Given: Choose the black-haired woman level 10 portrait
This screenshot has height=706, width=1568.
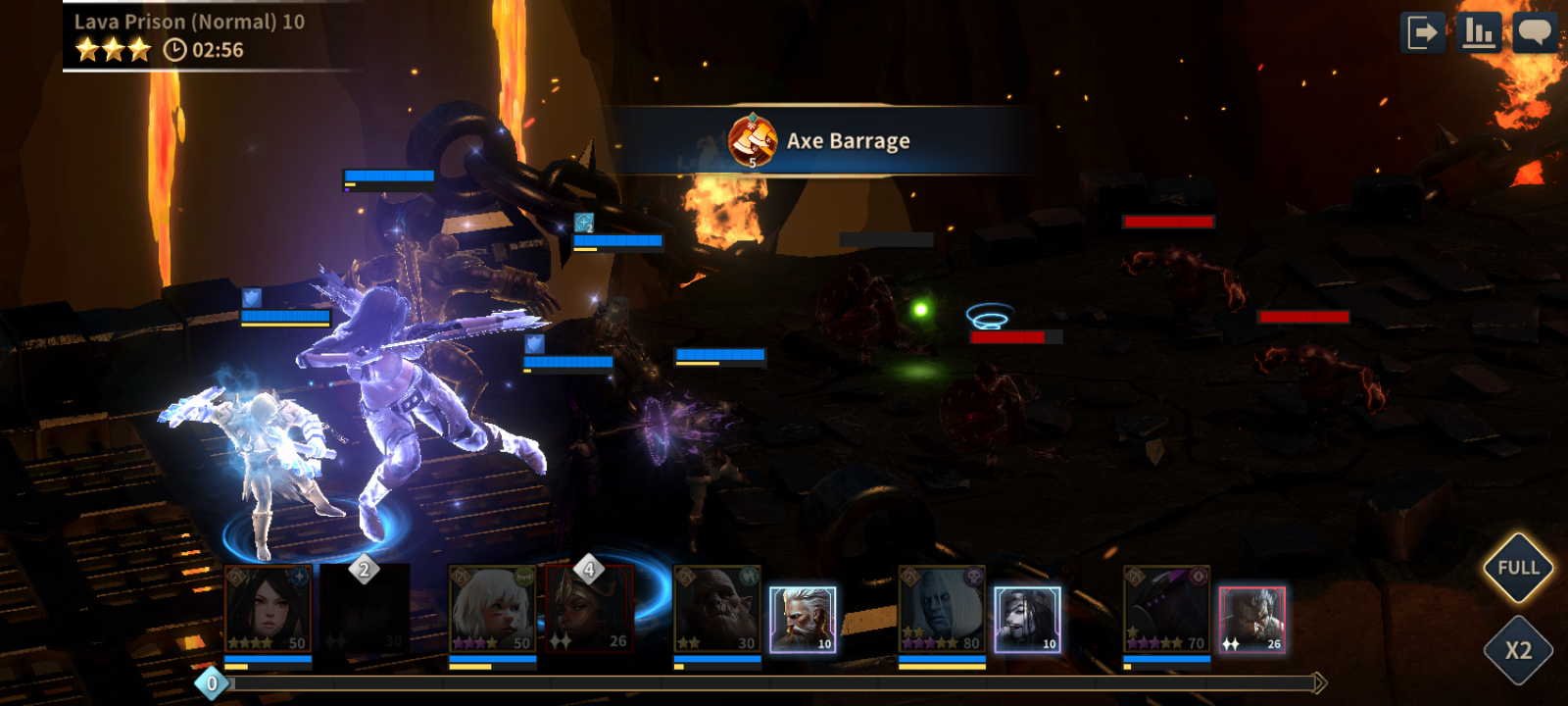Looking at the screenshot, I should 1027,620.
